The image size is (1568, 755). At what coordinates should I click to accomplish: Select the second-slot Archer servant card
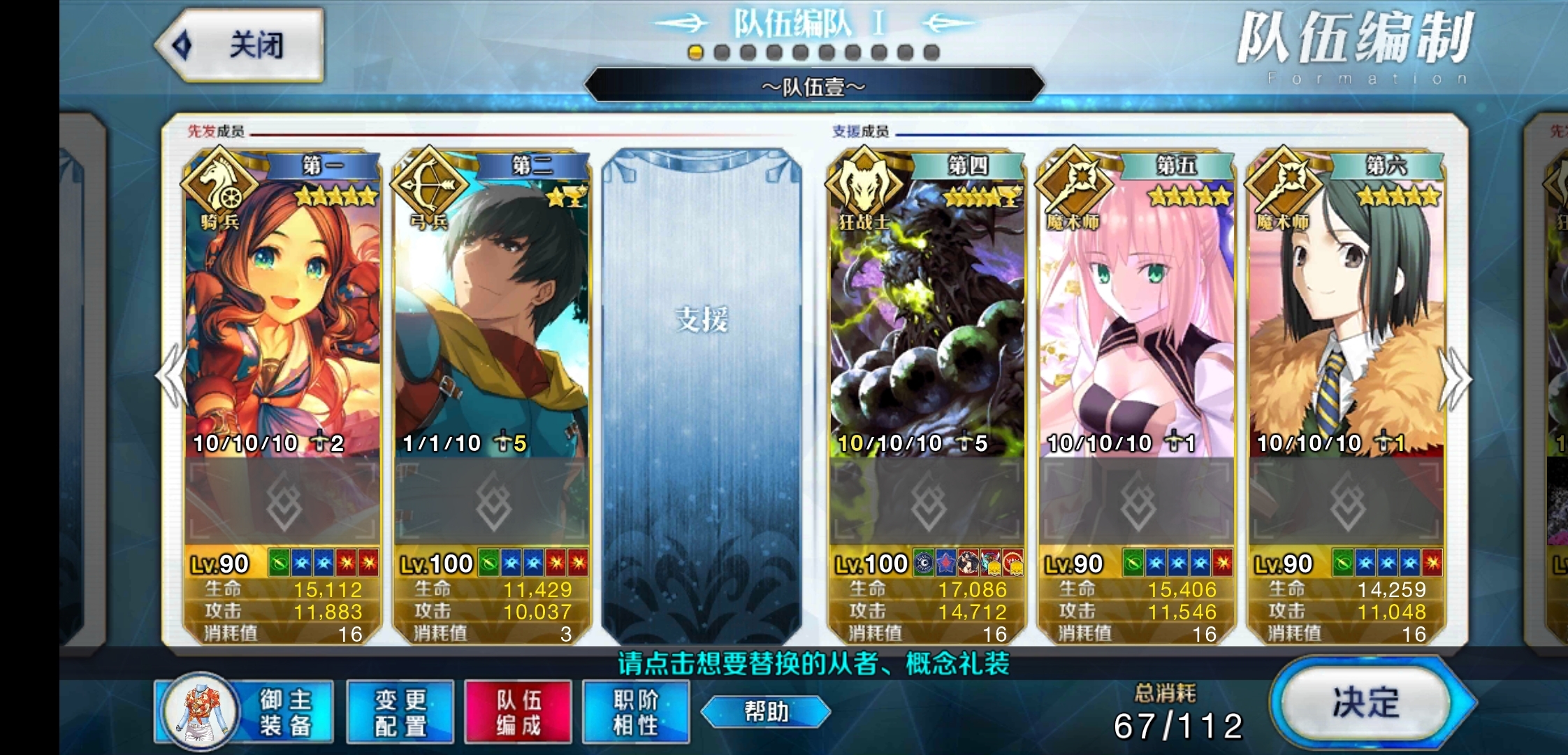(492, 315)
